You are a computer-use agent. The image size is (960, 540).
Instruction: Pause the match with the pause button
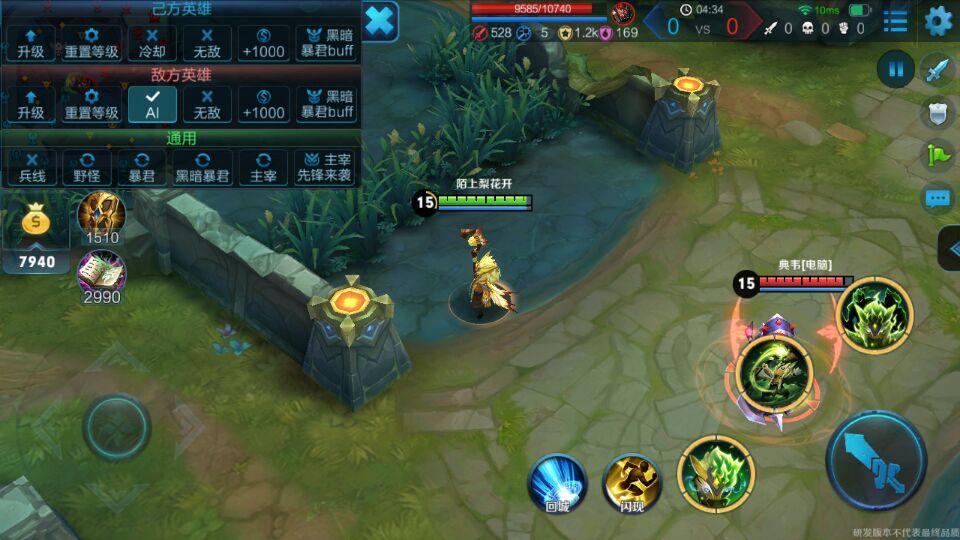(895, 69)
